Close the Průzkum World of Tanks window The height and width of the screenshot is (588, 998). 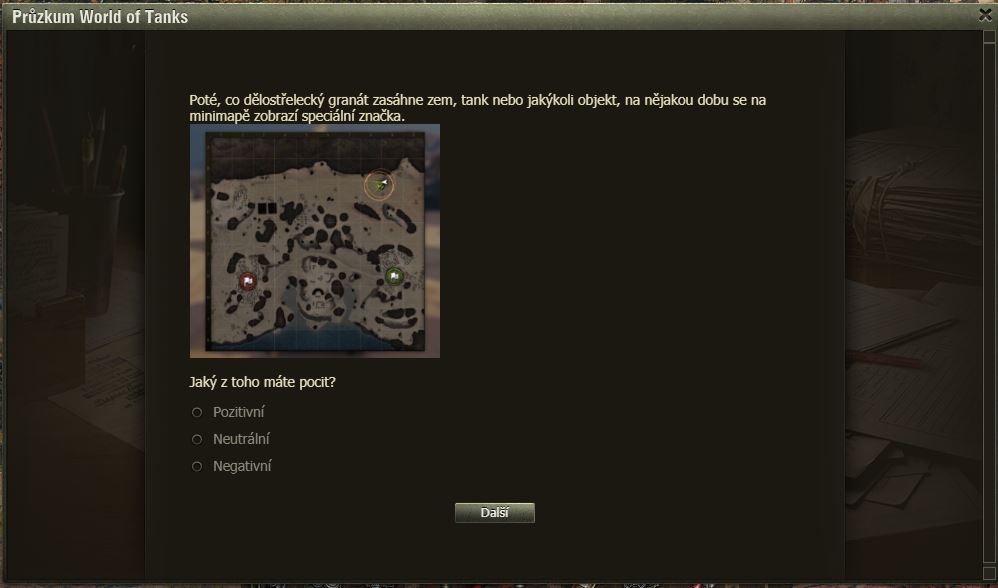coord(985,16)
